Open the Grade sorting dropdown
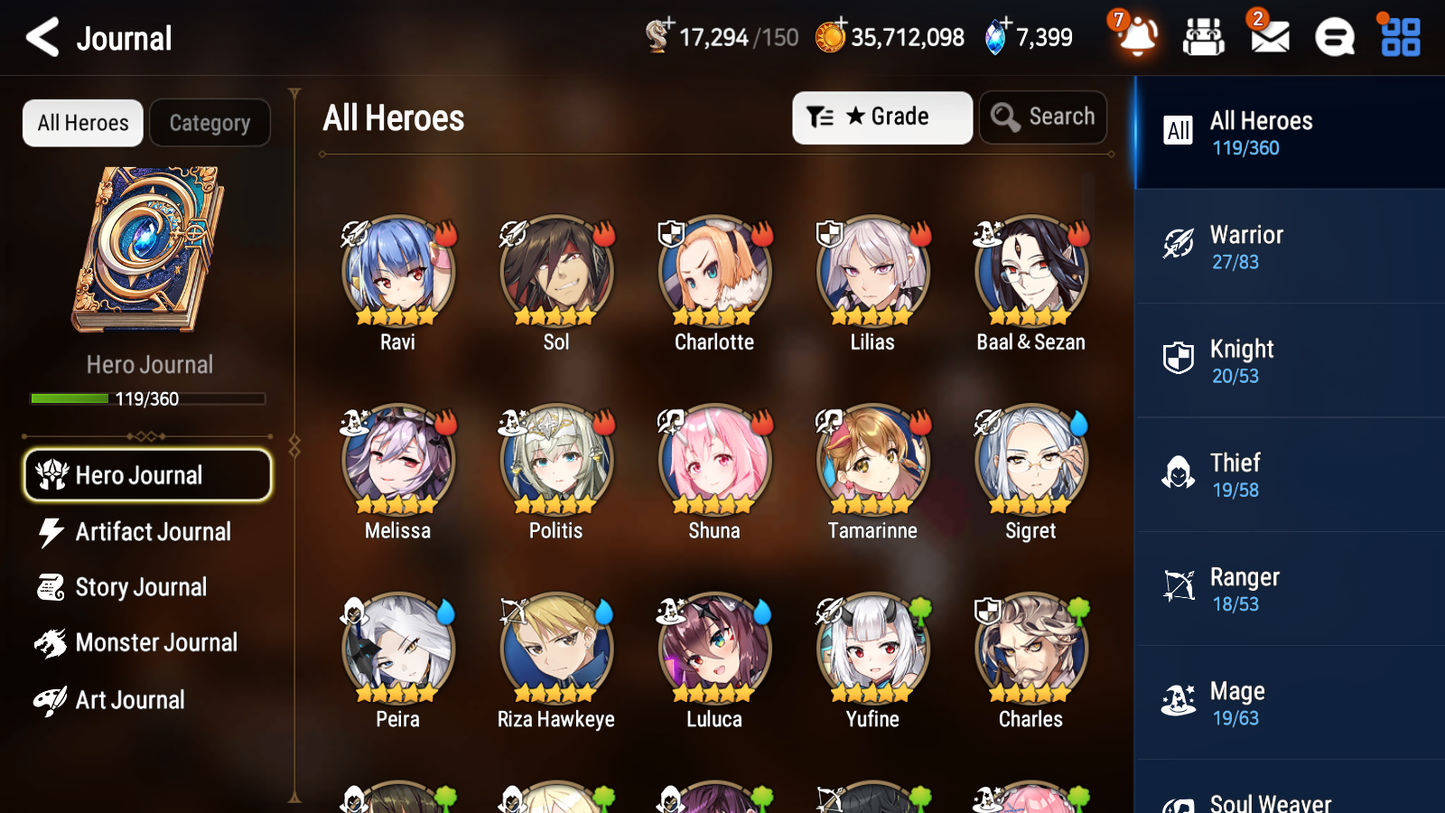This screenshot has height=813, width=1445. [x=882, y=117]
